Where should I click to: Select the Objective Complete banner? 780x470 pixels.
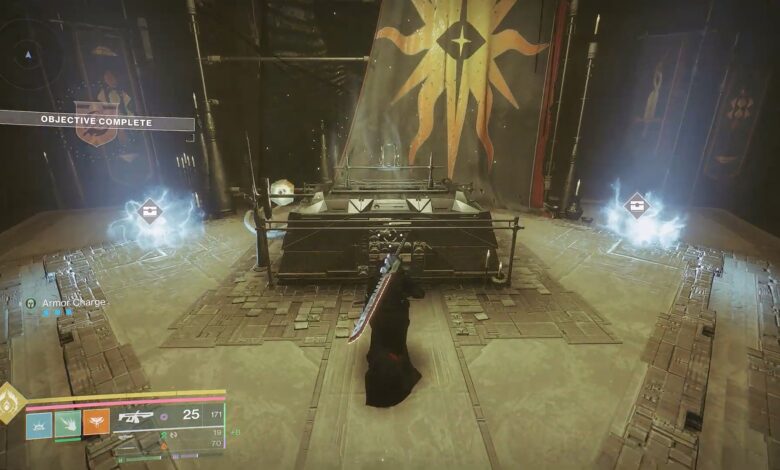pyautogui.click(x=96, y=122)
